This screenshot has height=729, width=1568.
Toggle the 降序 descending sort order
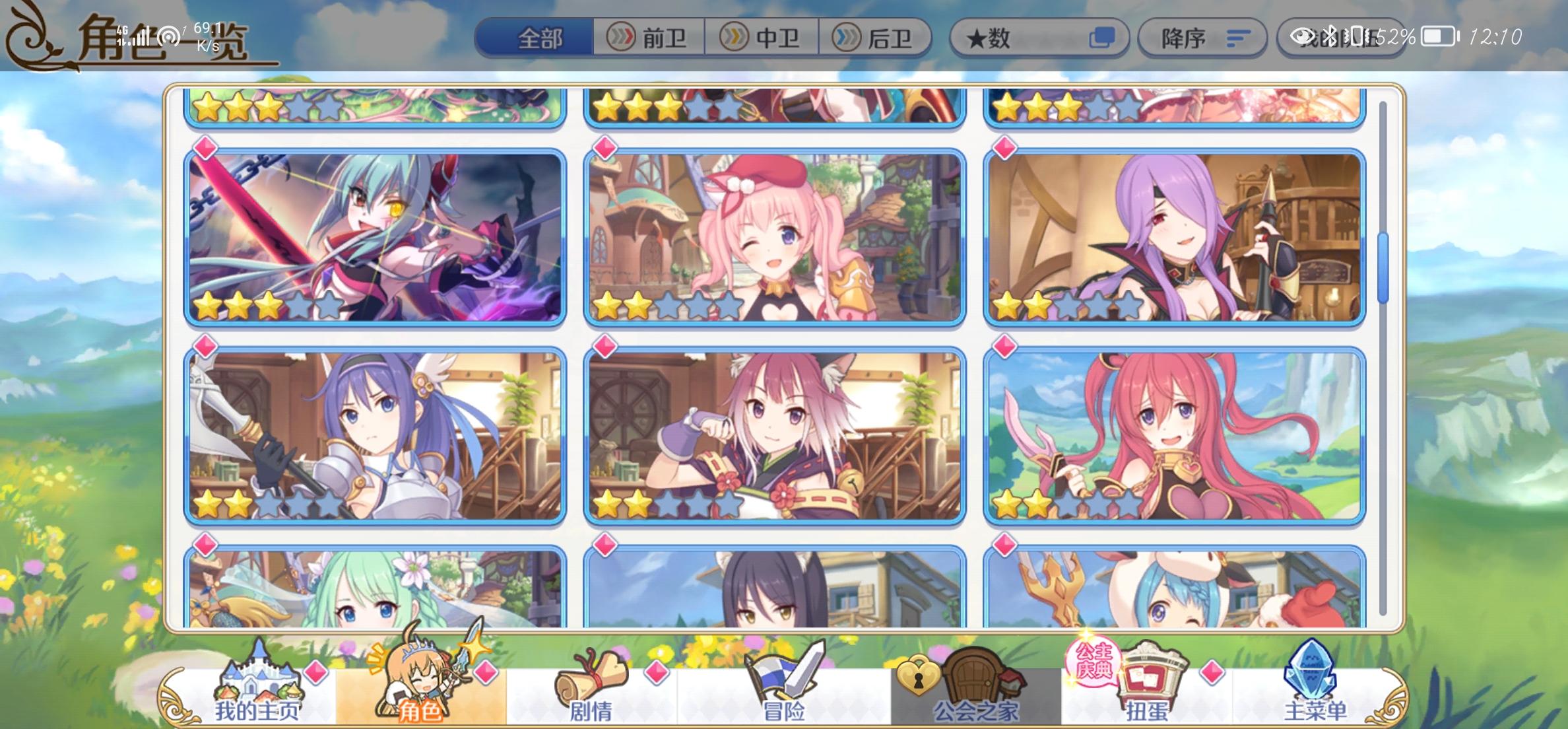tap(1201, 38)
